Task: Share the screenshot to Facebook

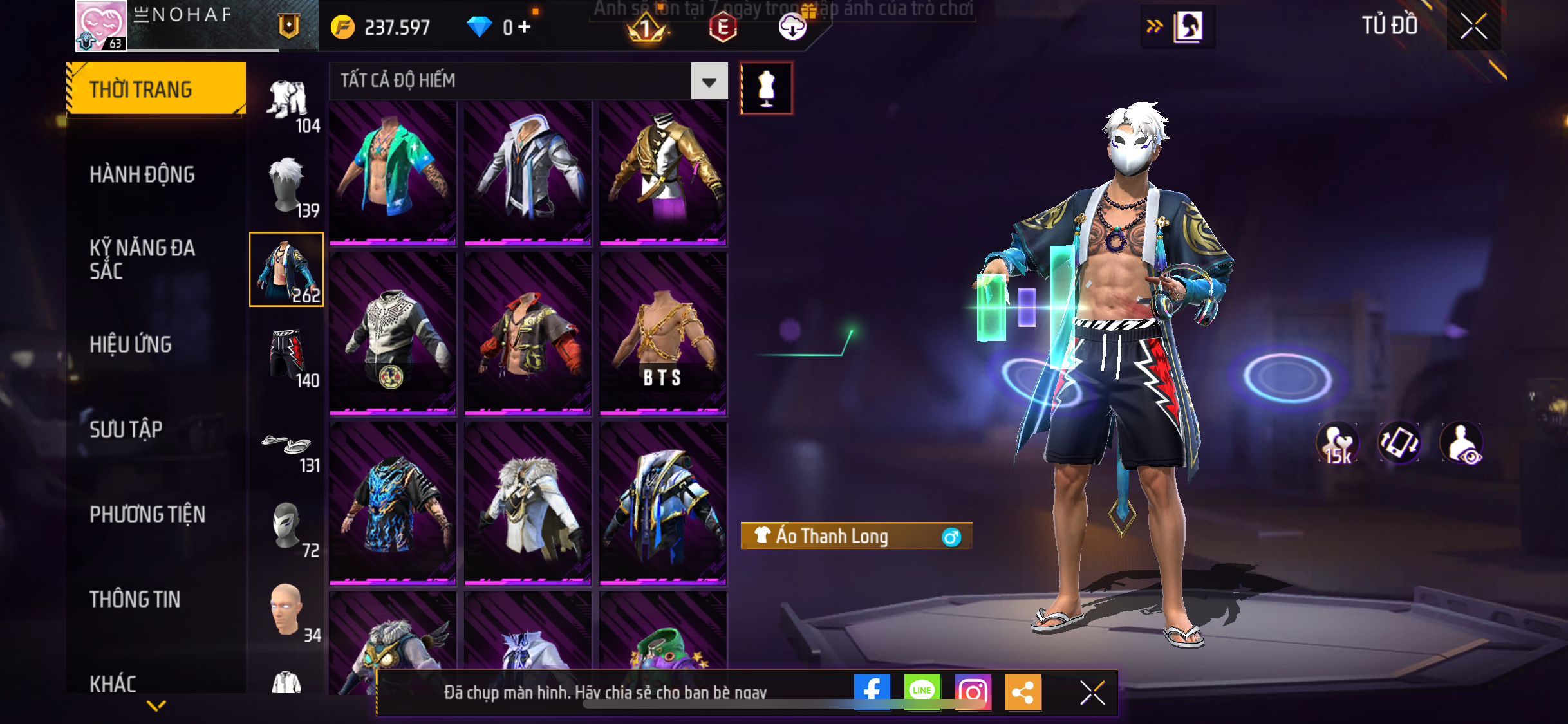Action: (x=872, y=692)
